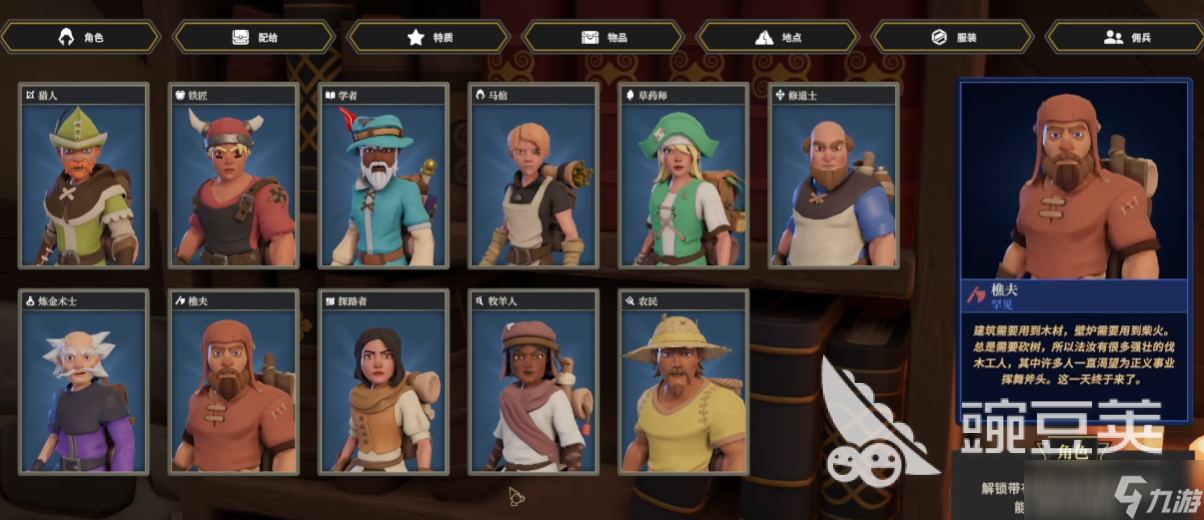Viewport: 1204px width, 520px height.
Task: Choose the 草药师 character card
Action: tap(684, 177)
